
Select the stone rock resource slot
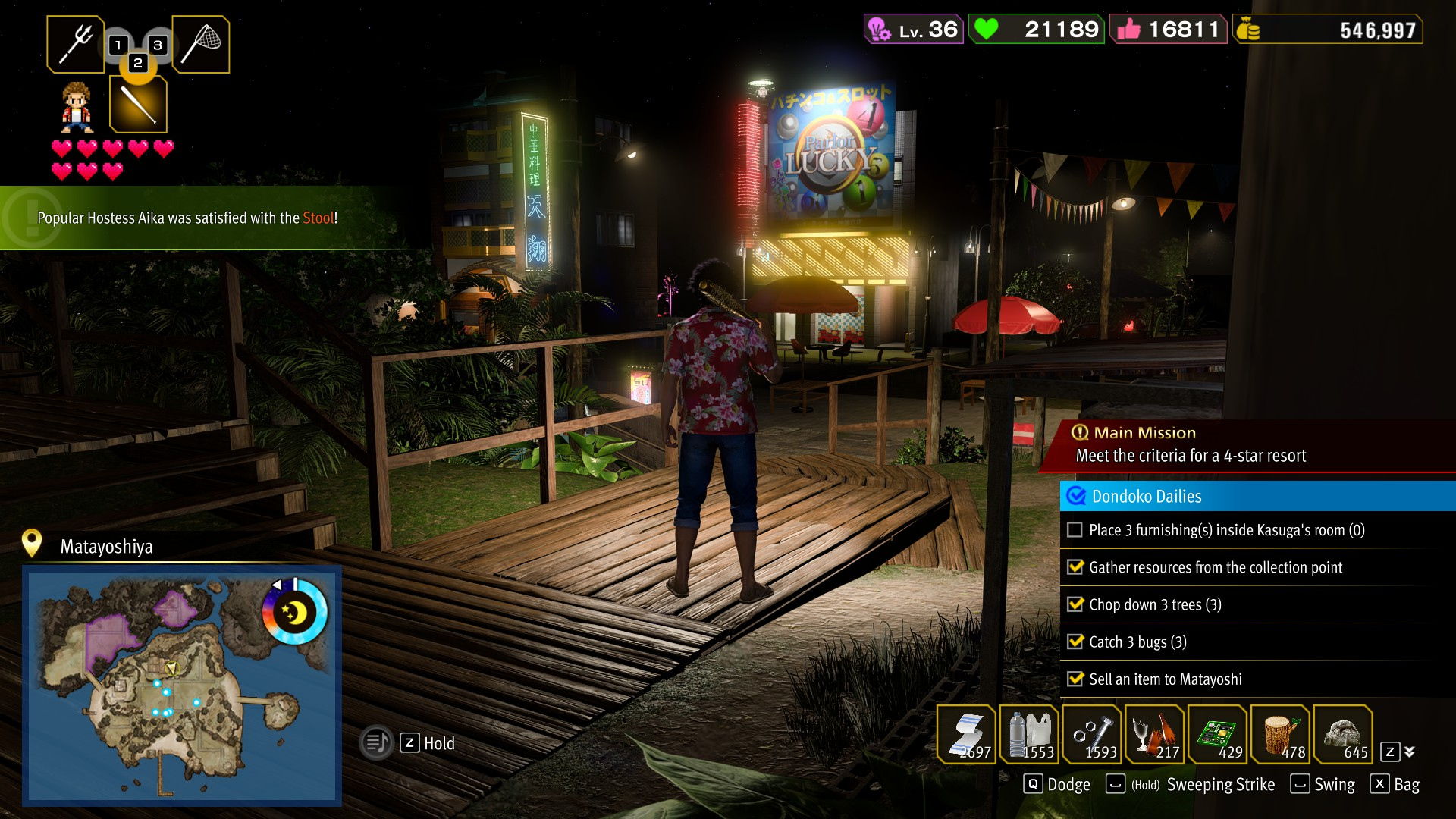coord(1343,734)
